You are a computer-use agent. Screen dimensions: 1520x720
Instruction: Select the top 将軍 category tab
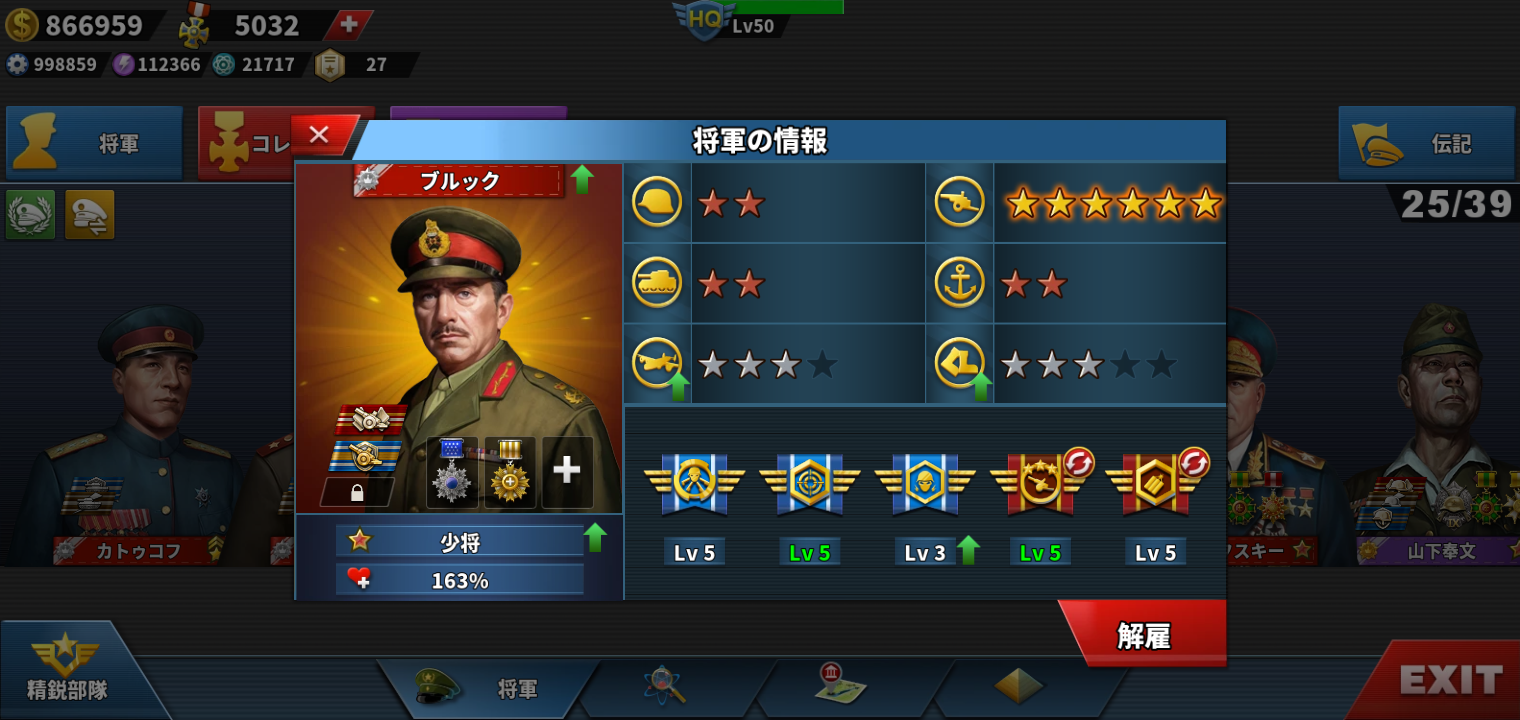pos(95,144)
